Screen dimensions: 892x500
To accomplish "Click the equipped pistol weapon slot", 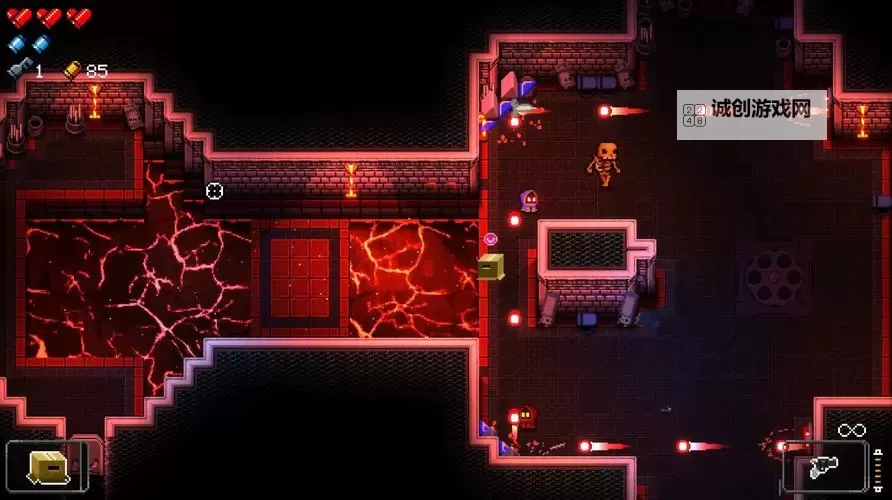I will click(x=824, y=467).
